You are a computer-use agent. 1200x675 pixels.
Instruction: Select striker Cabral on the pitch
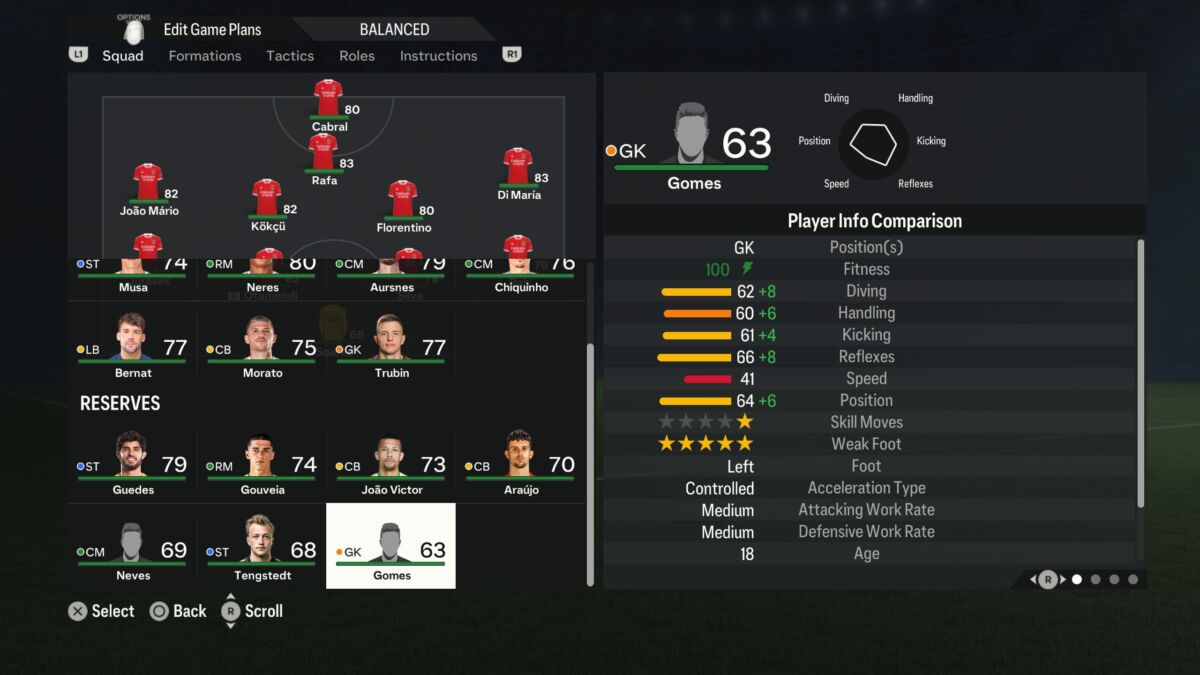tap(329, 104)
